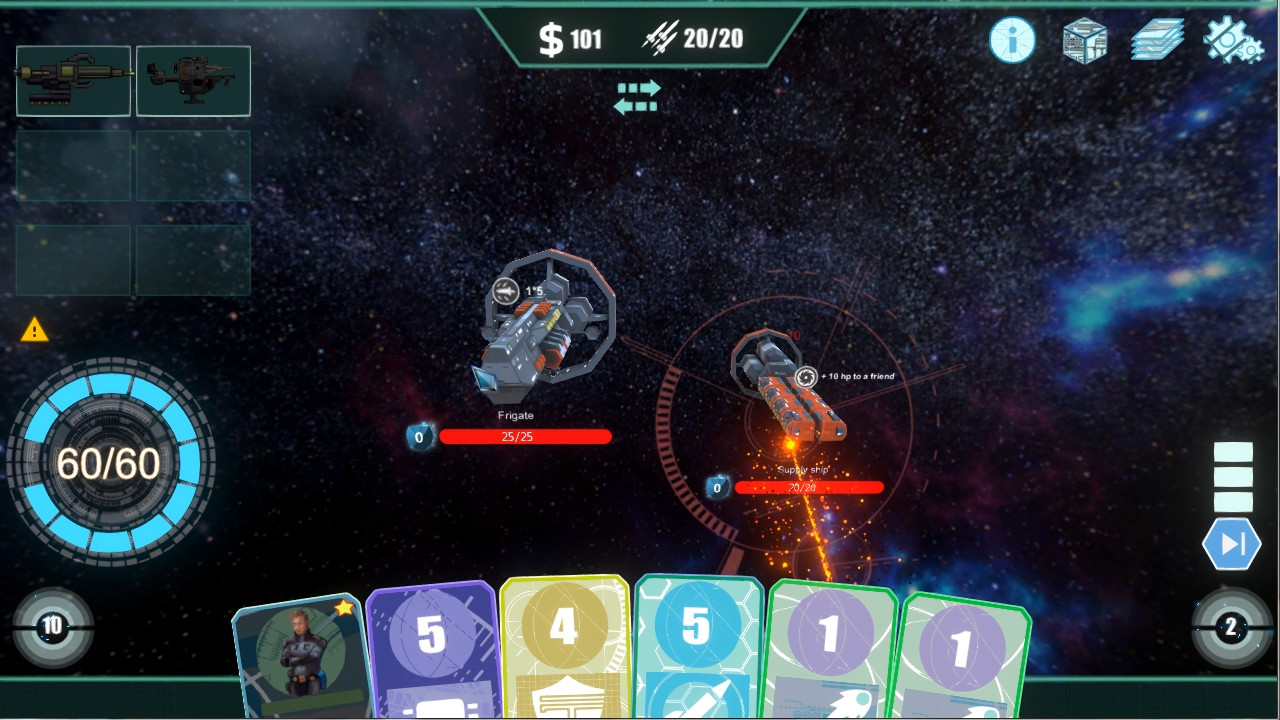Click the 60/60 hull integrity dial

(x=112, y=462)
